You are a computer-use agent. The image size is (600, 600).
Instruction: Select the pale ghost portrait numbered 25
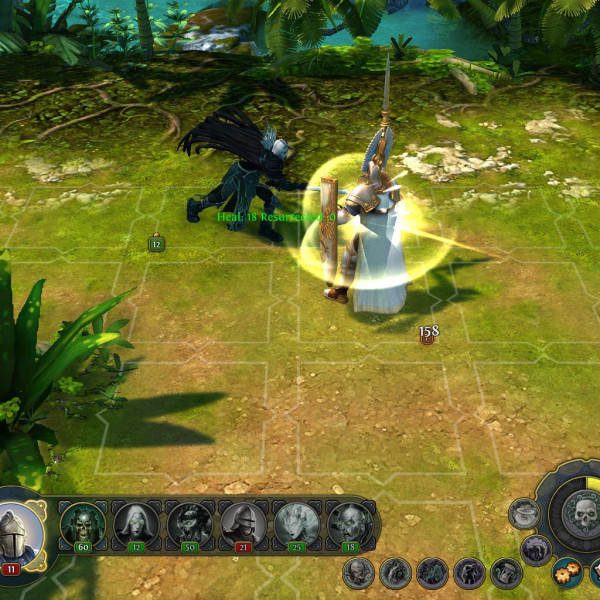(296, 523)
